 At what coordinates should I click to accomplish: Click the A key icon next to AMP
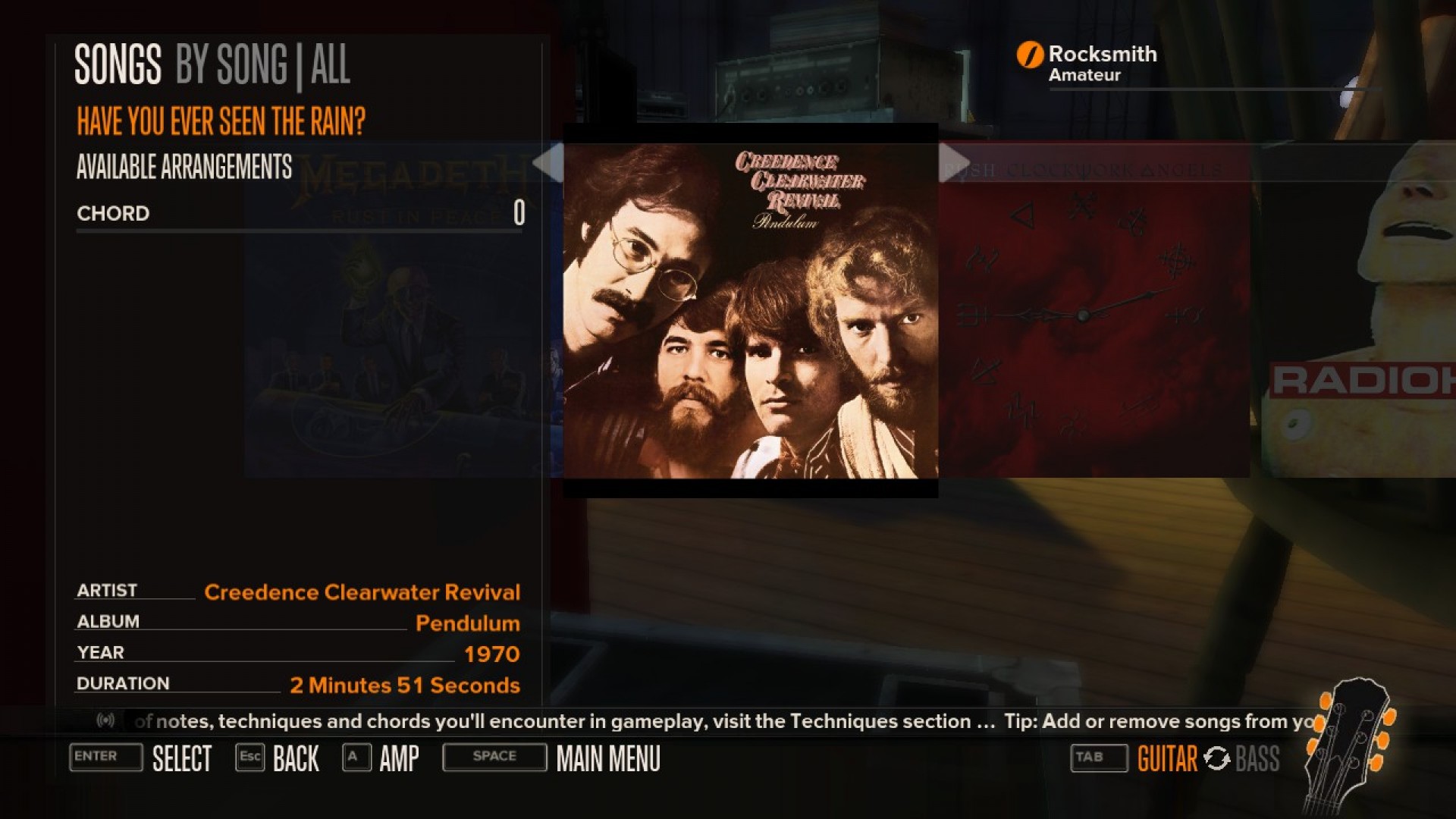click(355, 758)
